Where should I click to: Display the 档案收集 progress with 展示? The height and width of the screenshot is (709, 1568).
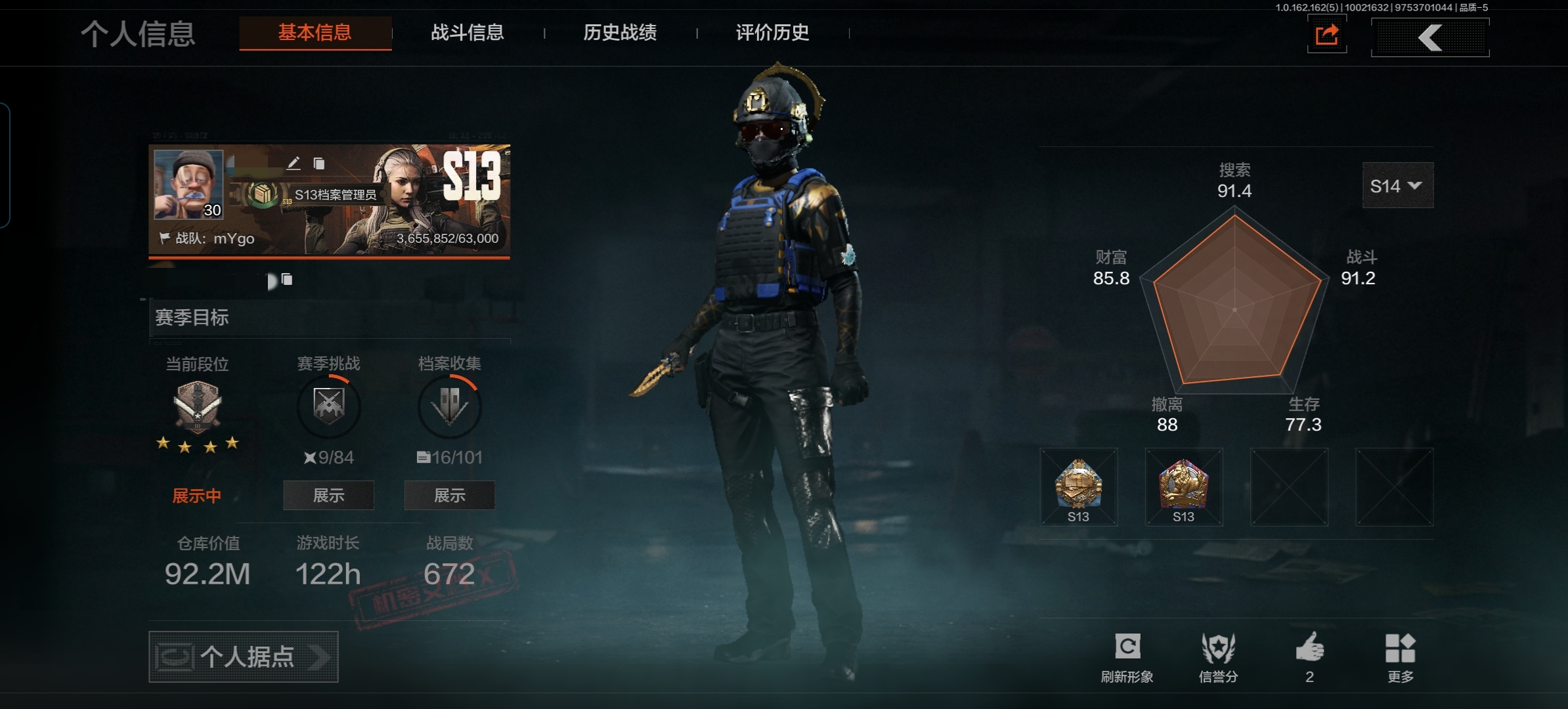(450, 496)
